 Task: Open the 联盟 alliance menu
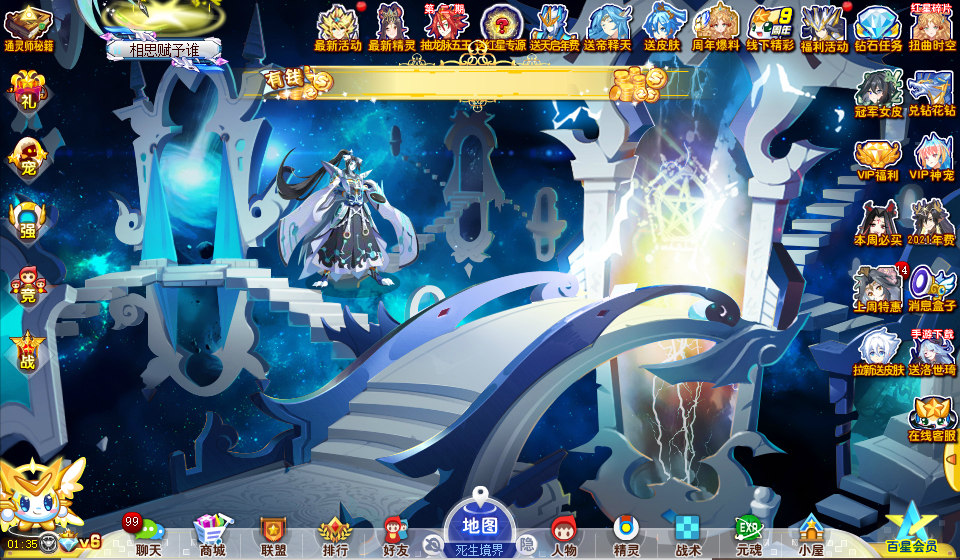pos(273,534)
